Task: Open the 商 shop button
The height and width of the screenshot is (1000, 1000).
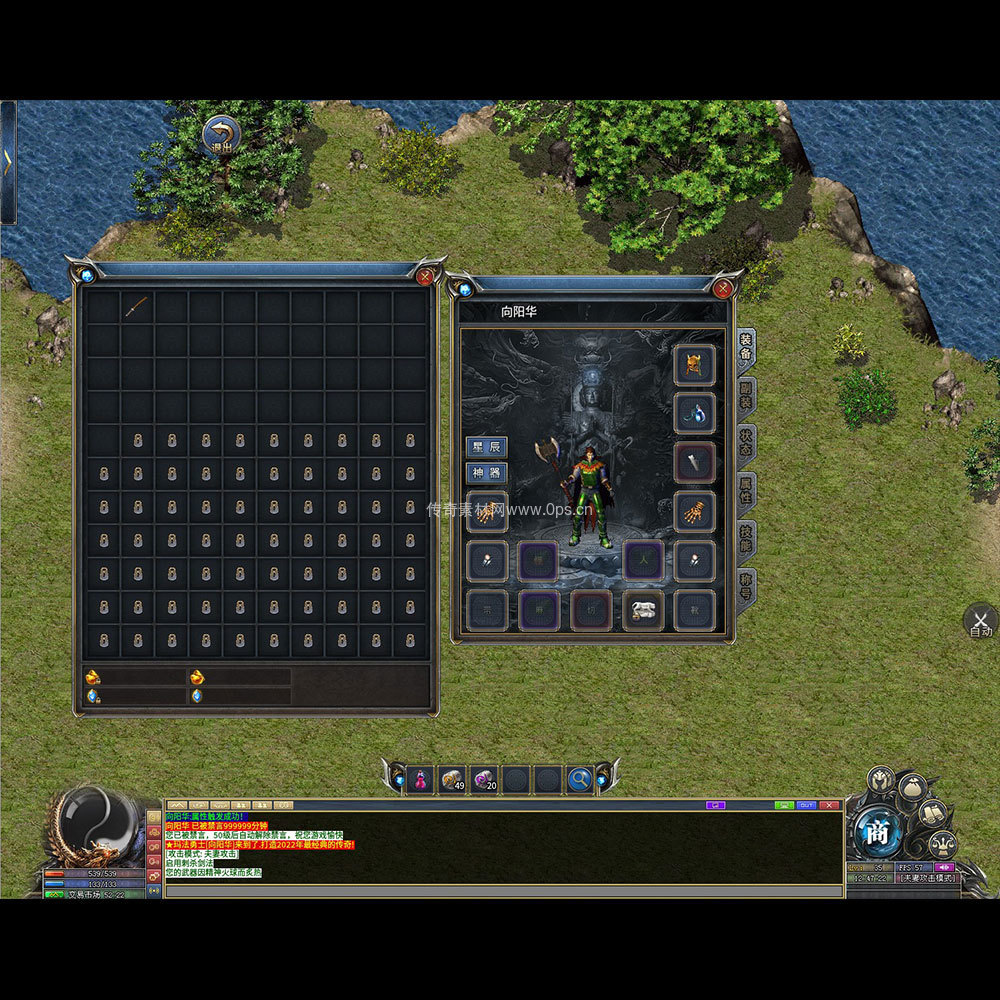Action: tap(878, 832)
